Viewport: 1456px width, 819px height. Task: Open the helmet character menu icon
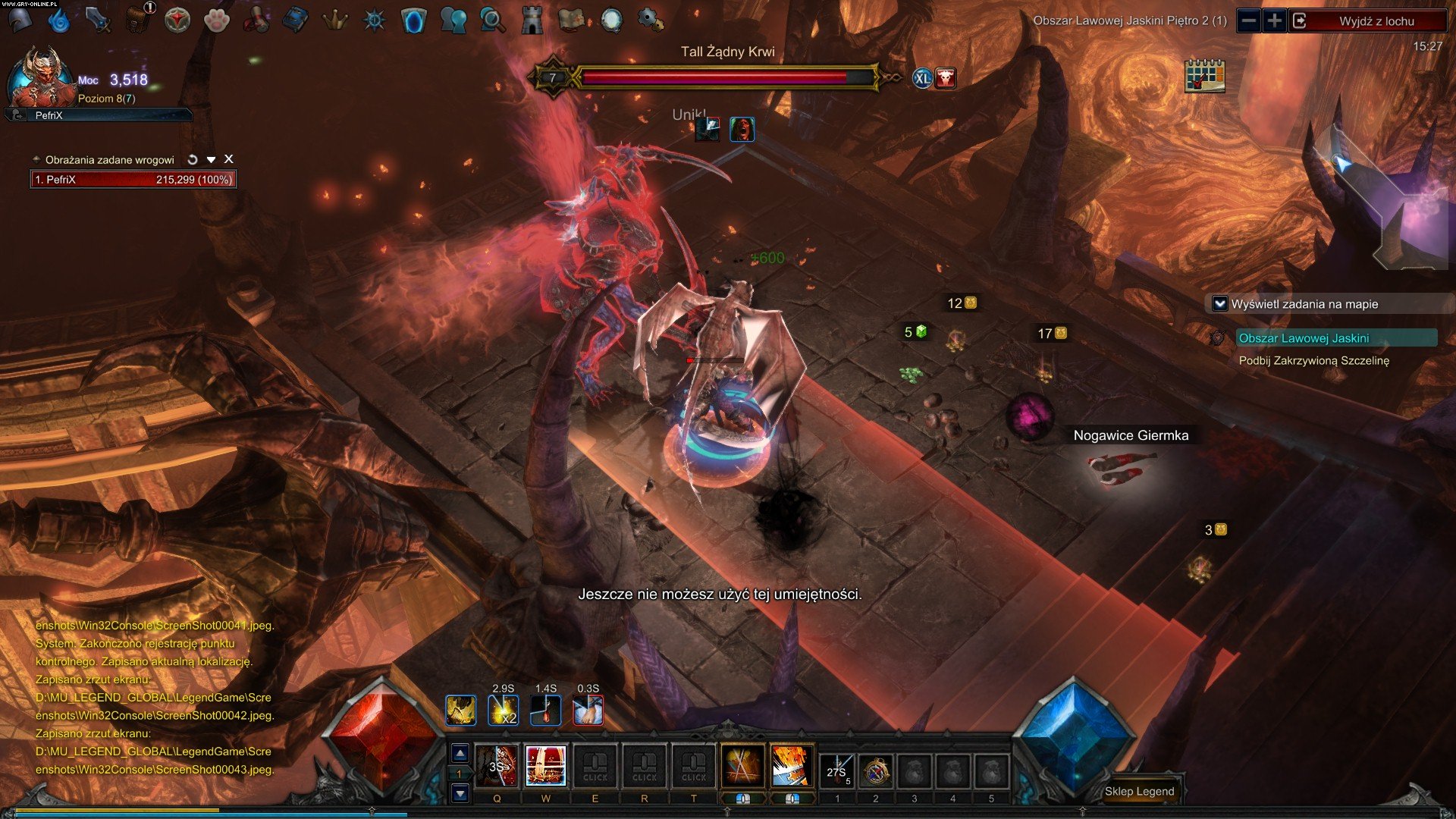click(x=20, y=20)
